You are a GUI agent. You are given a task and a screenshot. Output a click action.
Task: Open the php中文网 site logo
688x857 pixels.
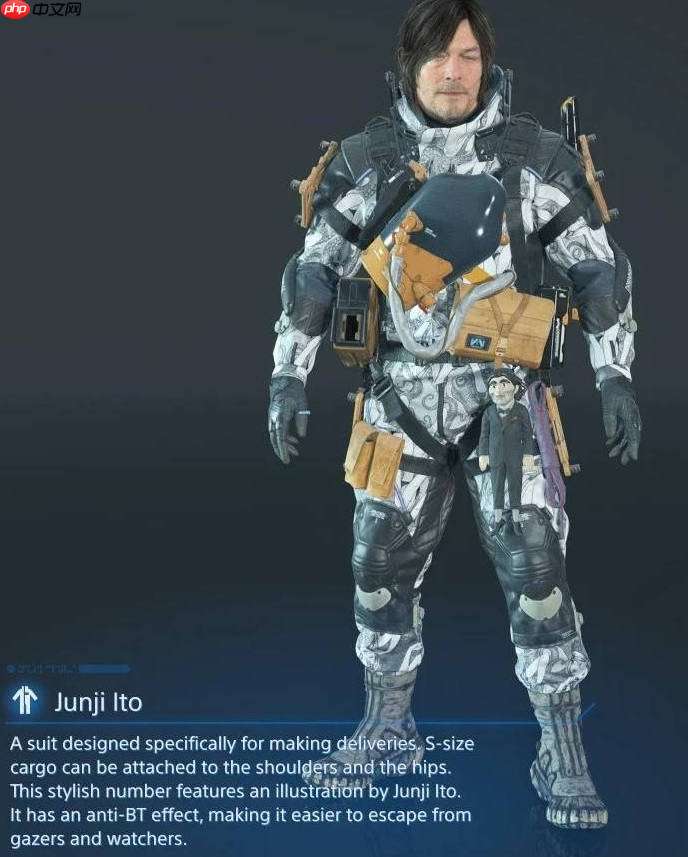click(x=42, y=10)
